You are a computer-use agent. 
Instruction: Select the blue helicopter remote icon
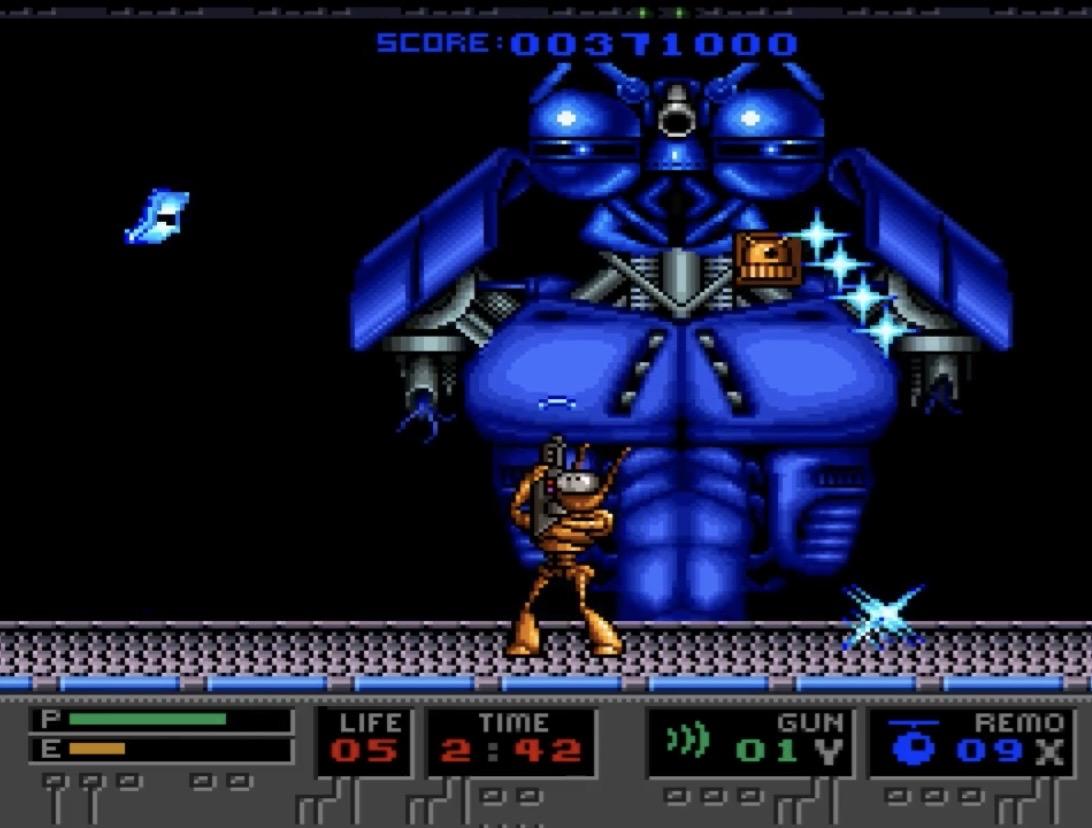(x=912, y=743)
